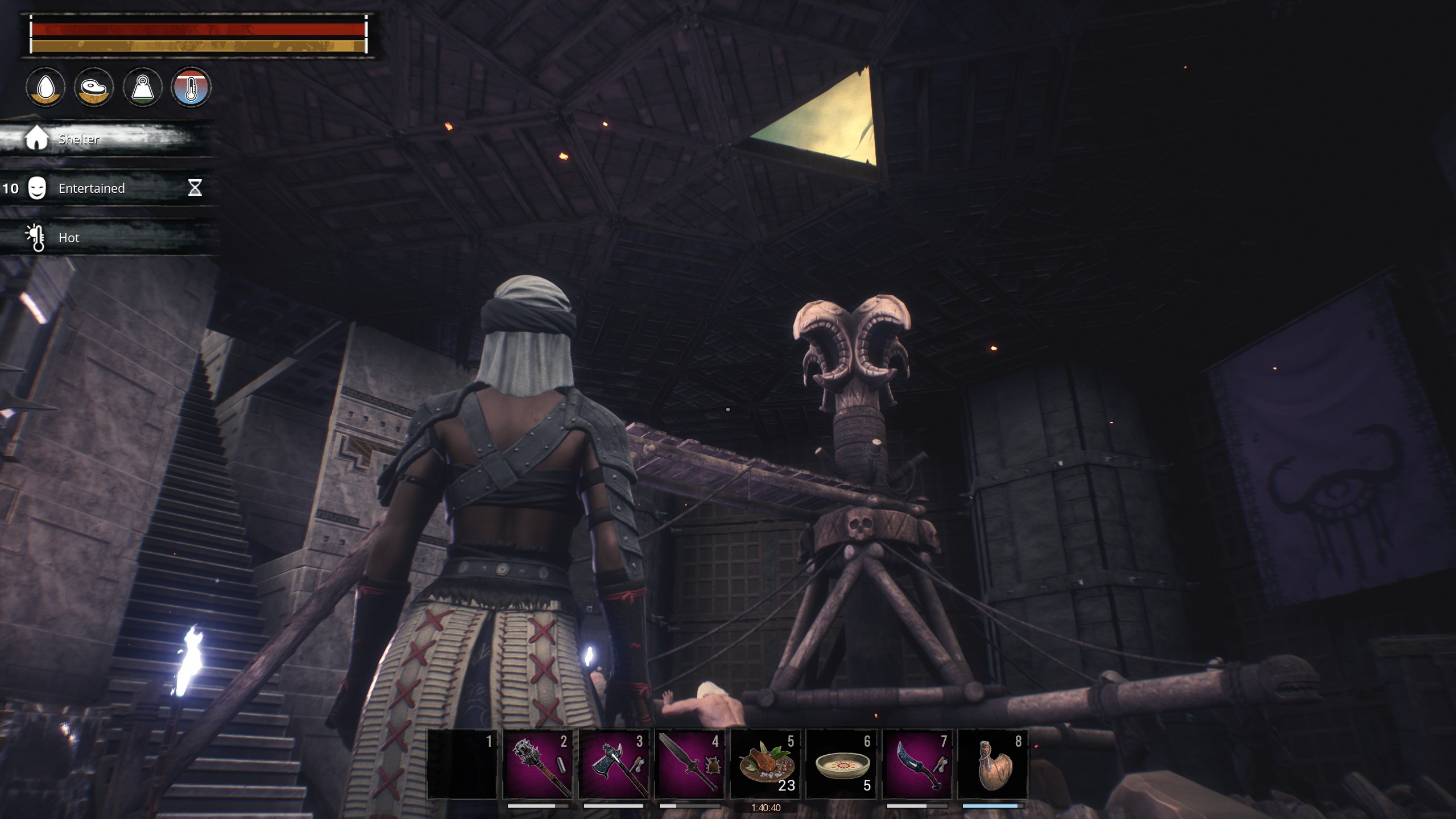
Task: Select the Shelter status effect
Action: click(78, 139)
